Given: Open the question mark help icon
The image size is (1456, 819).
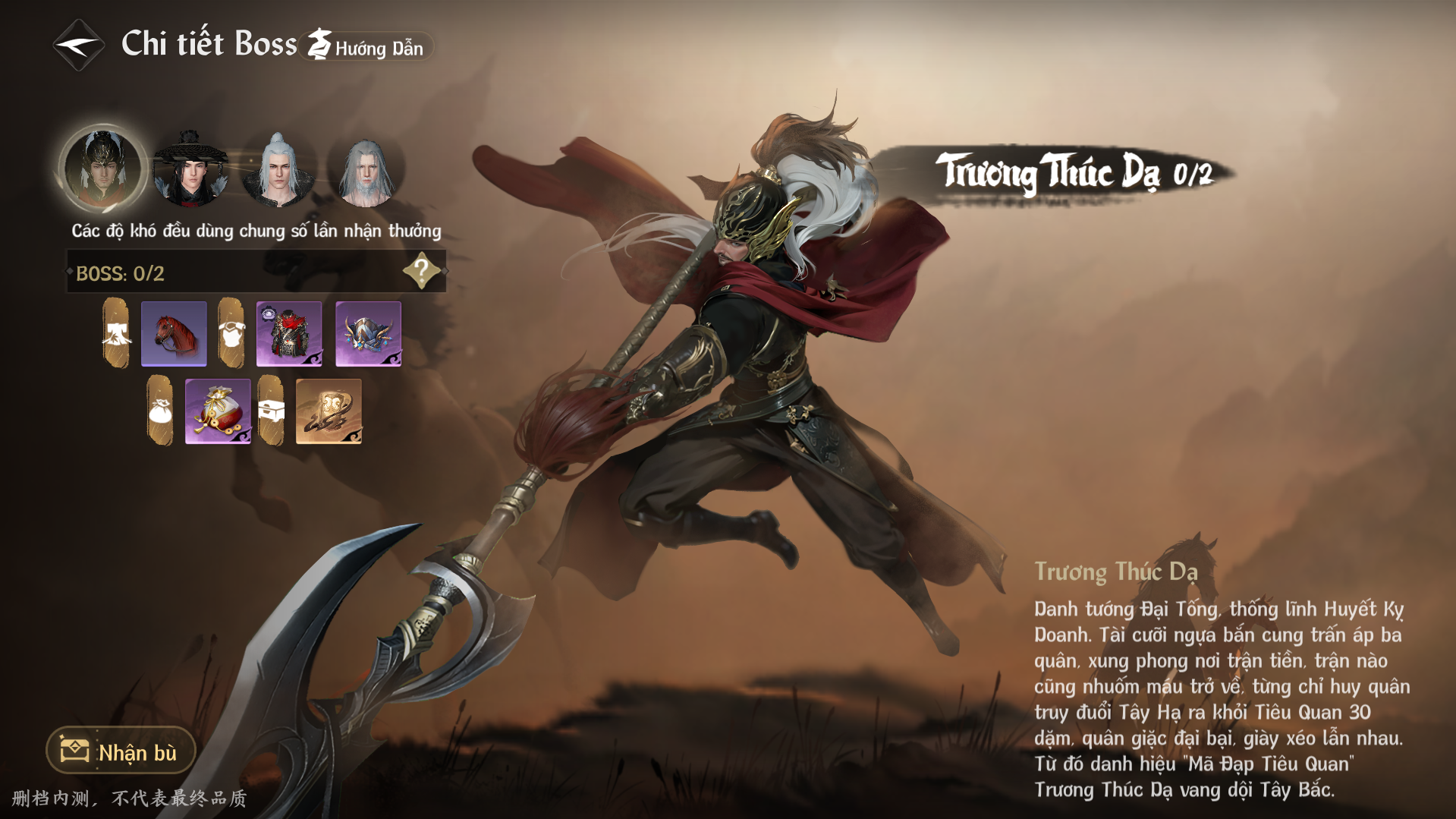Looking at the screenshot, I should (x=422, y=271).
